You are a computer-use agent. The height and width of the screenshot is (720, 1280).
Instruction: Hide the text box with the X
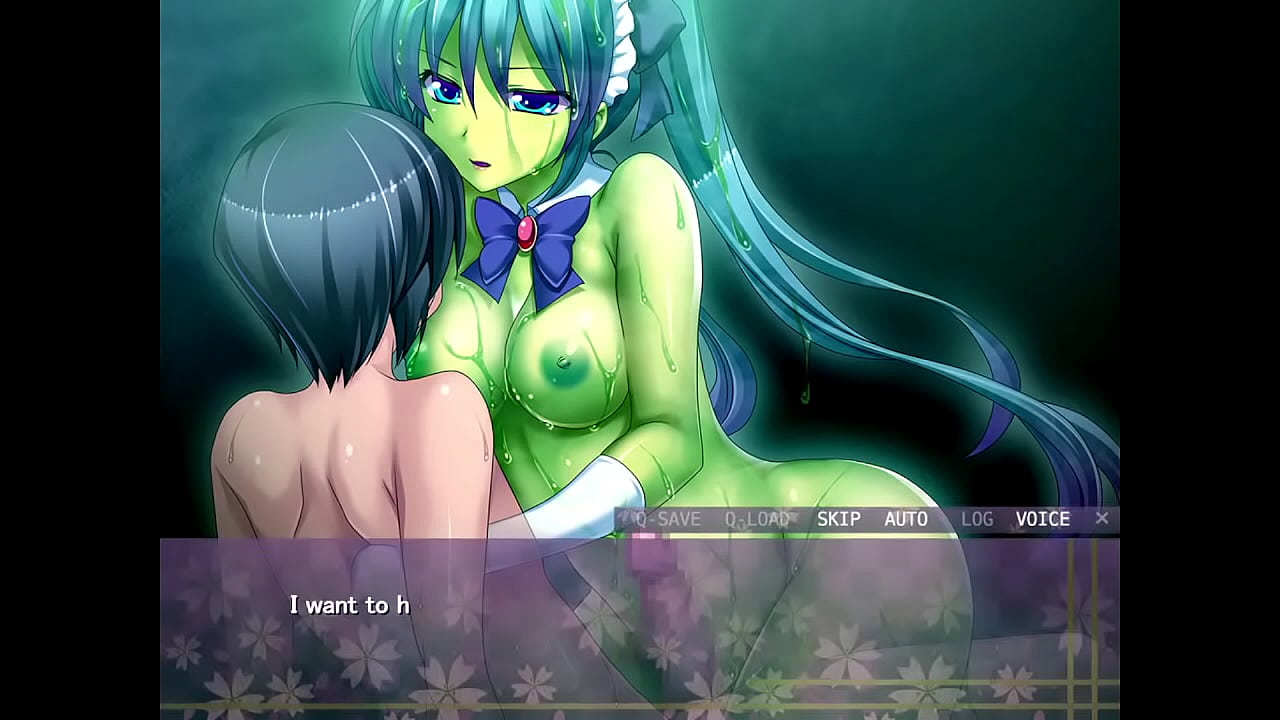click(x=1102, y=518)
